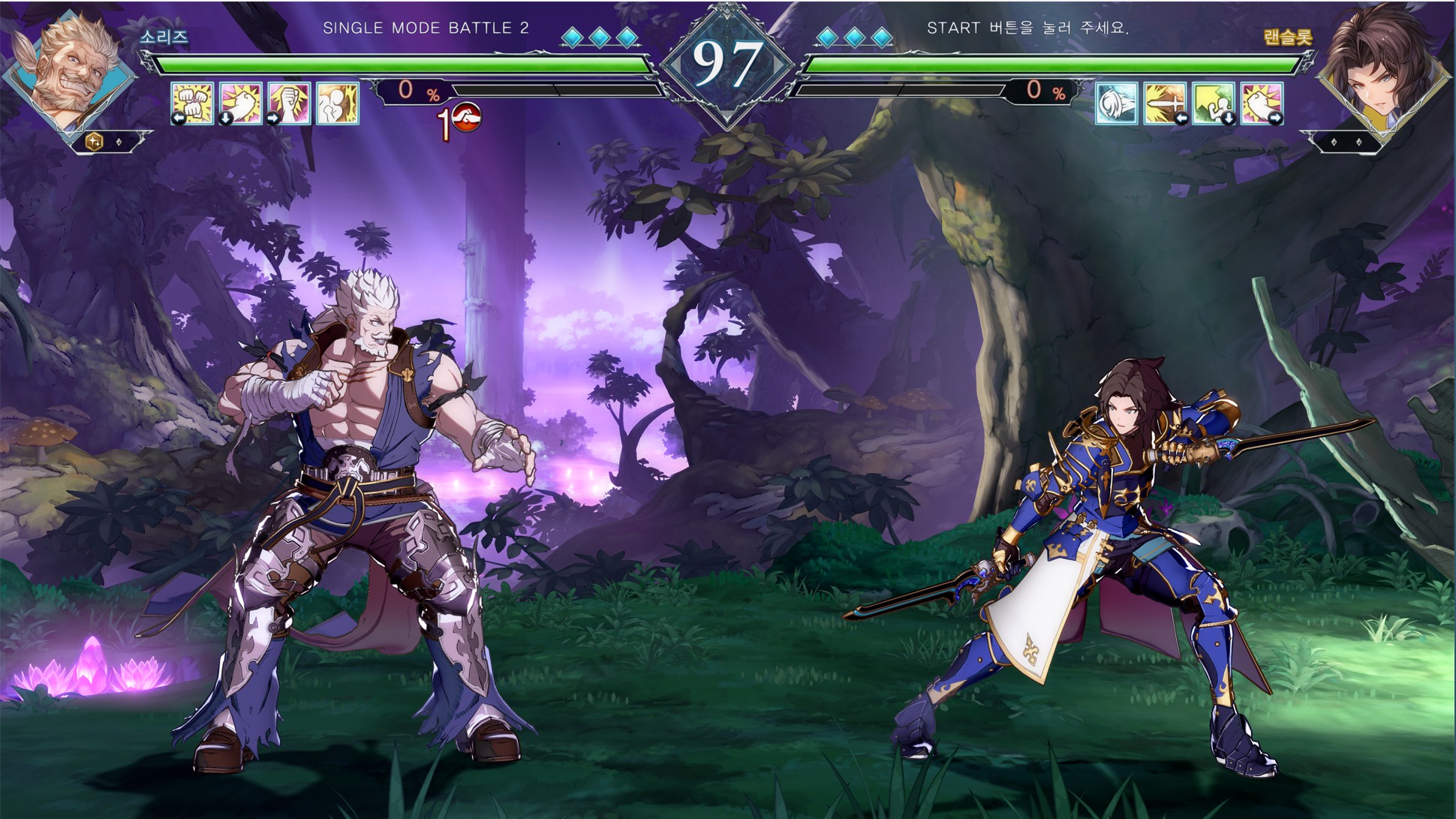
Task: Choose Lancelot's pink forward punch skill
Action: 1262,103
